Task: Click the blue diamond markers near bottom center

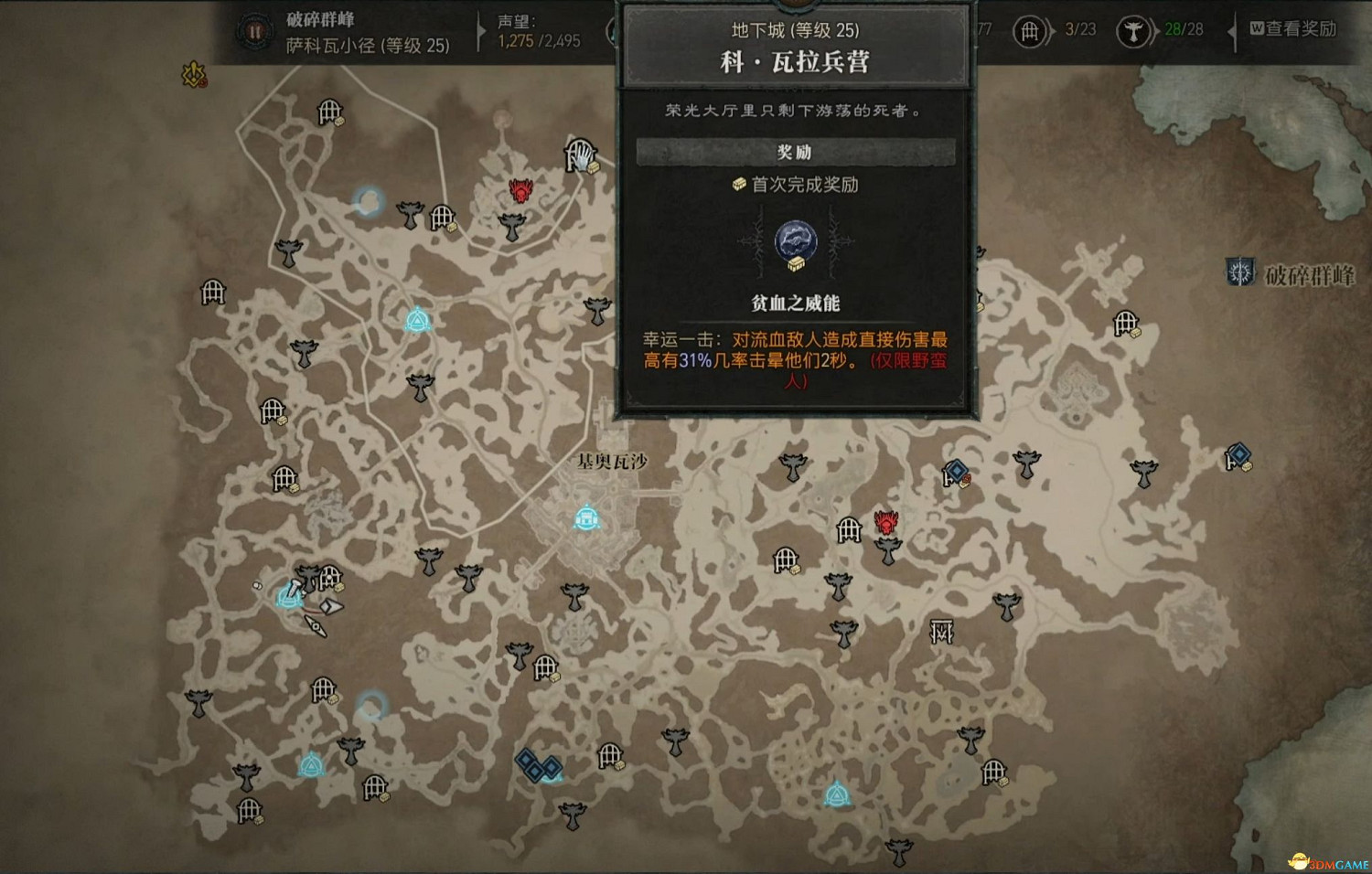Action: tap(538, 768)
